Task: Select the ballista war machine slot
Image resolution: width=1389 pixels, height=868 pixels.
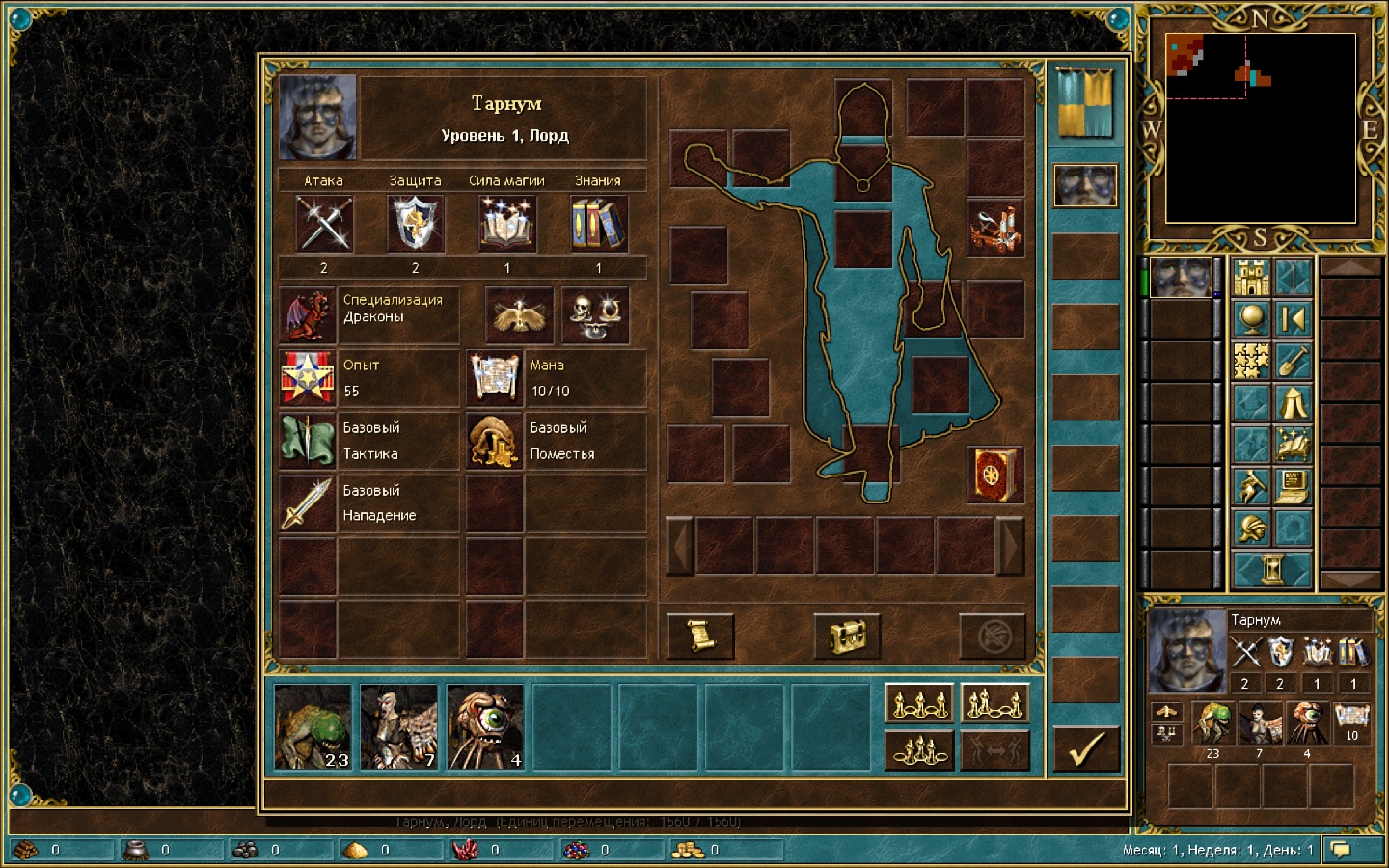Action: click(994, 228)
